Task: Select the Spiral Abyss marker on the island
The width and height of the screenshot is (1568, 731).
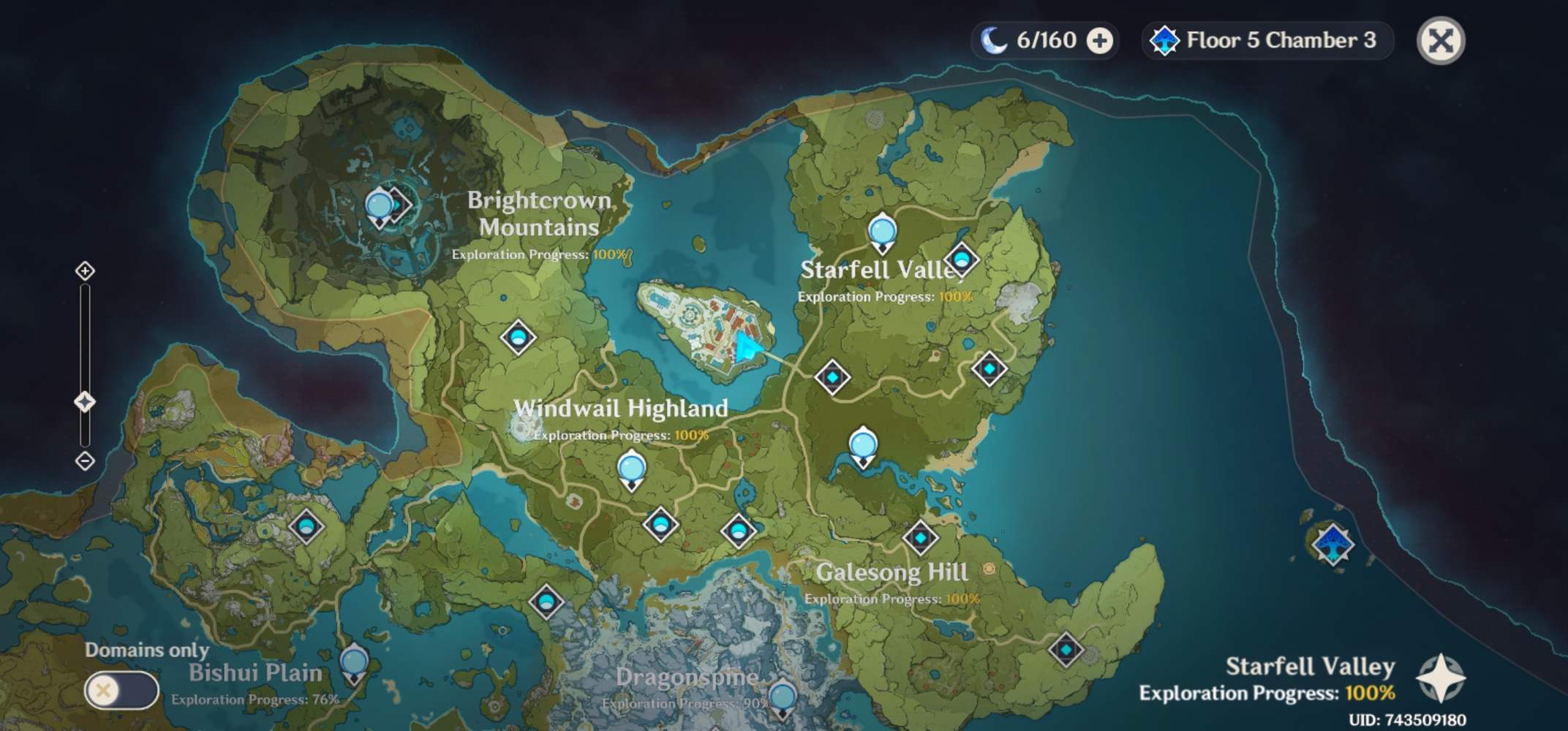Action: (x=1333, y=545)
